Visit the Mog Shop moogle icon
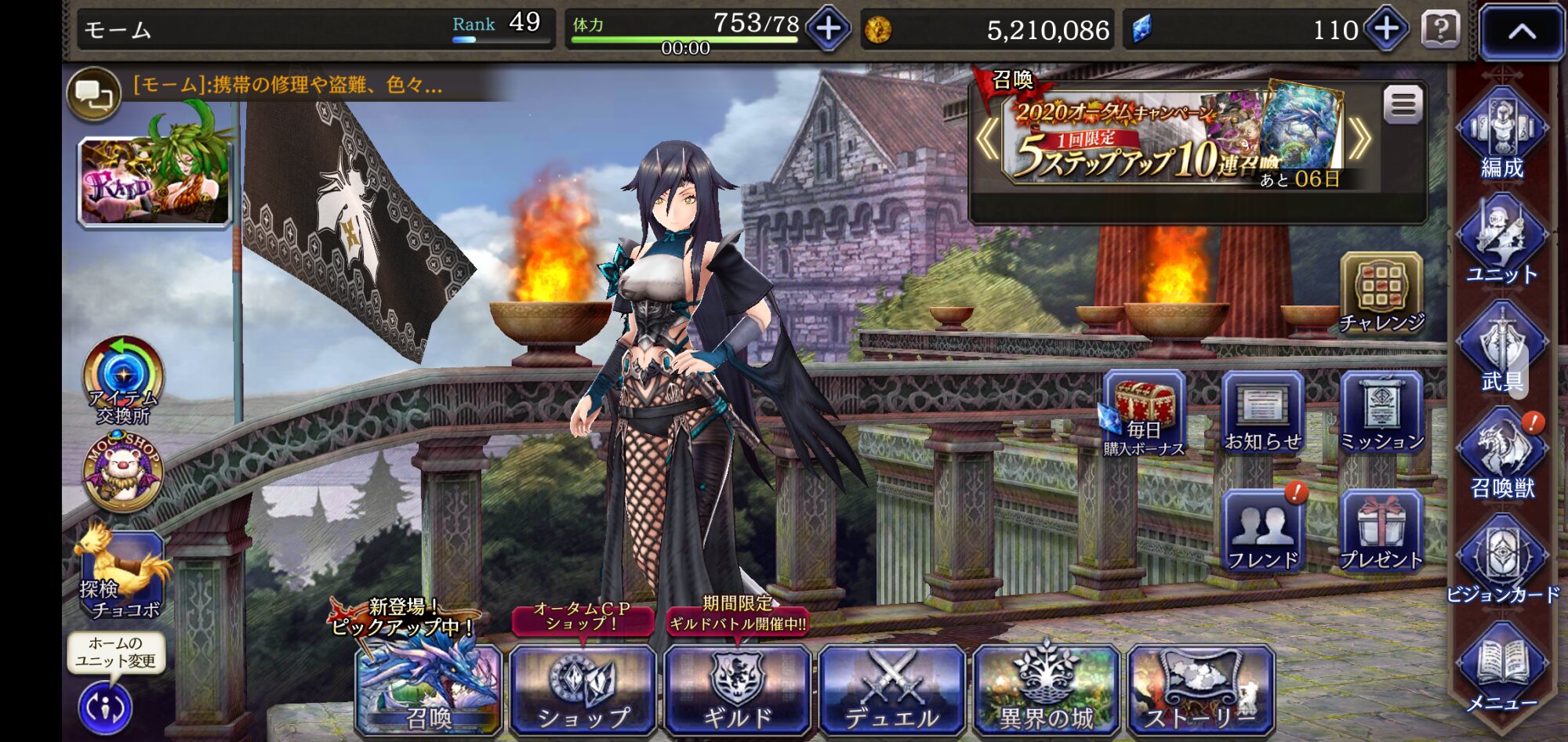The height and width of the screenshot is (742, 1568). click(123, 472)
